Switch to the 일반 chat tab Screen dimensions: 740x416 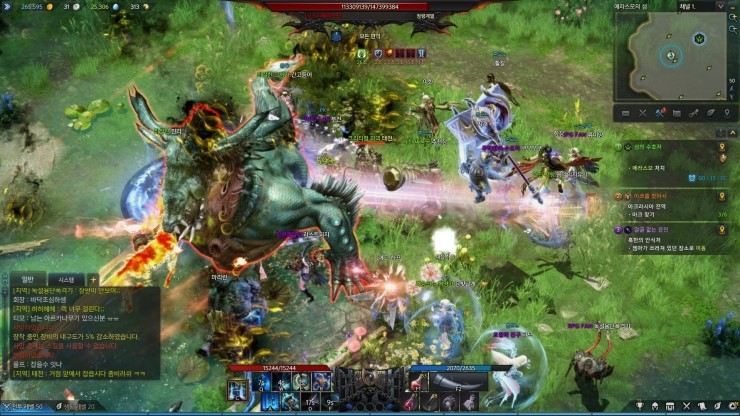(27, 279)
